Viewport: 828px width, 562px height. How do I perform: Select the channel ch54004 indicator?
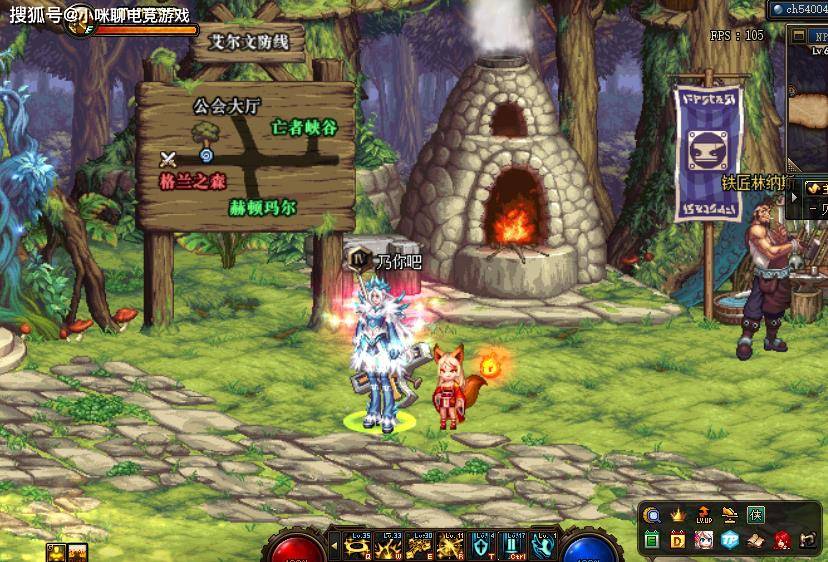pyautogui.click(x=798, y=9)
